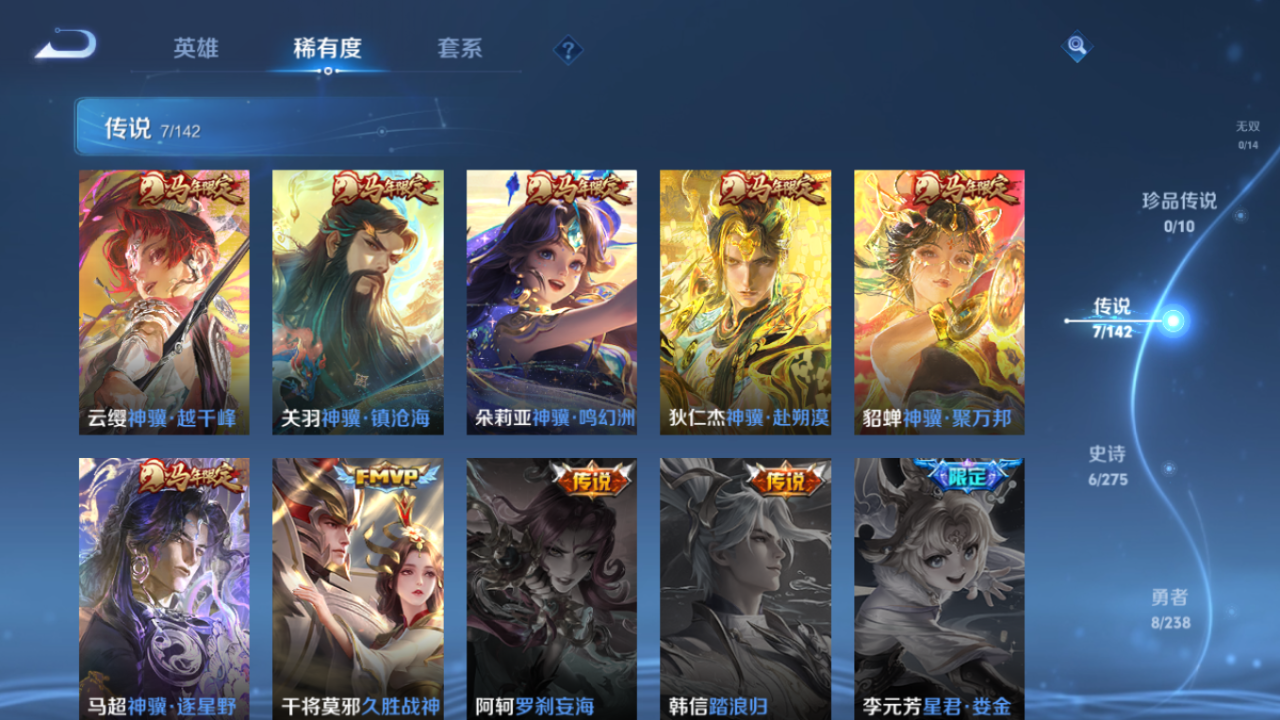This screenshot has width=1280, height=720.
Task: View the 貂蝉神骥·聚万邦 skin thumbnail
Action: pyautogui.click(x=938, y=298)
